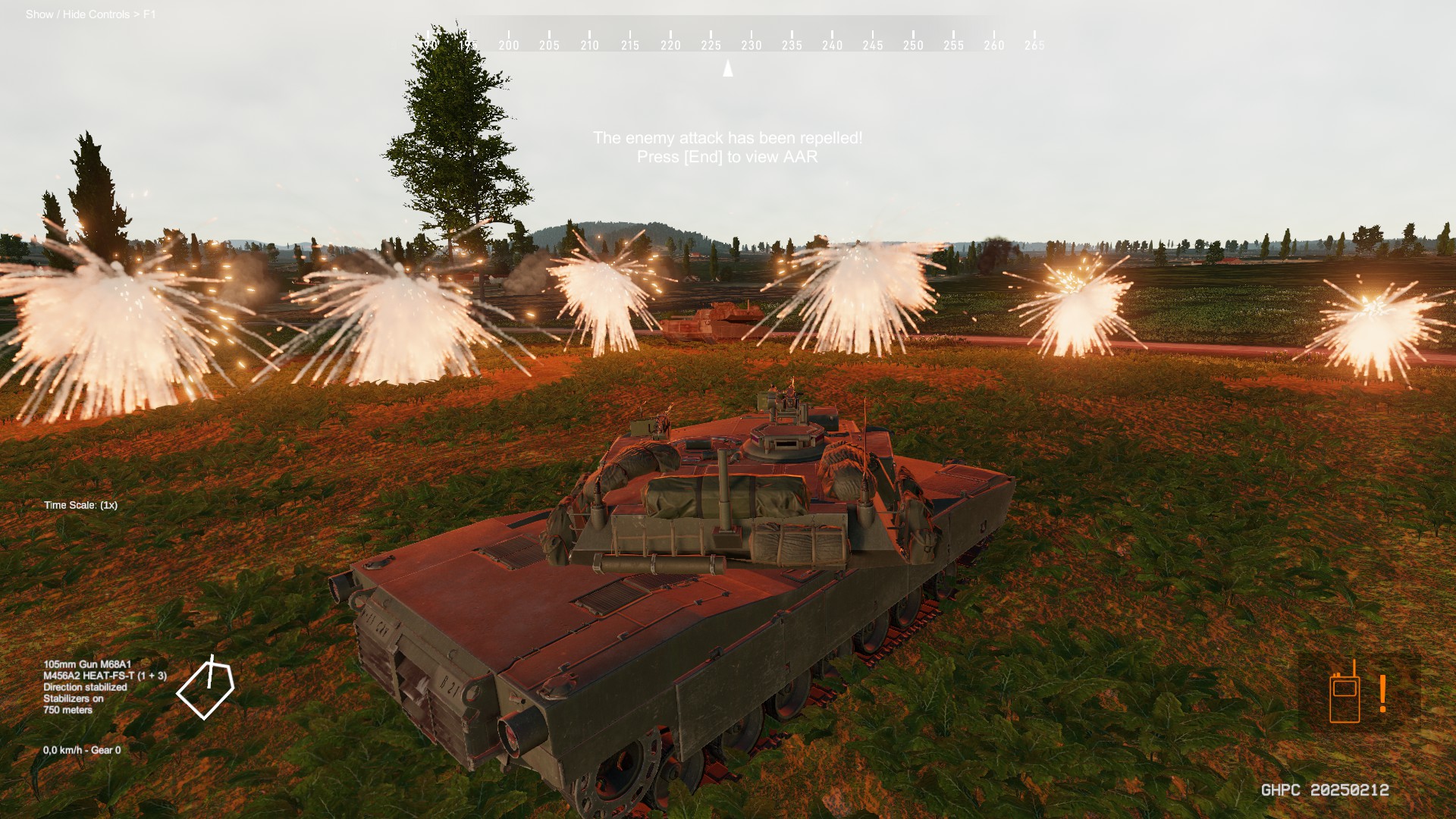Image resolution: width=1456 pixels, height=819 pixels.
Task: Click the orange radio alert icon
Action: point(1357,692)
